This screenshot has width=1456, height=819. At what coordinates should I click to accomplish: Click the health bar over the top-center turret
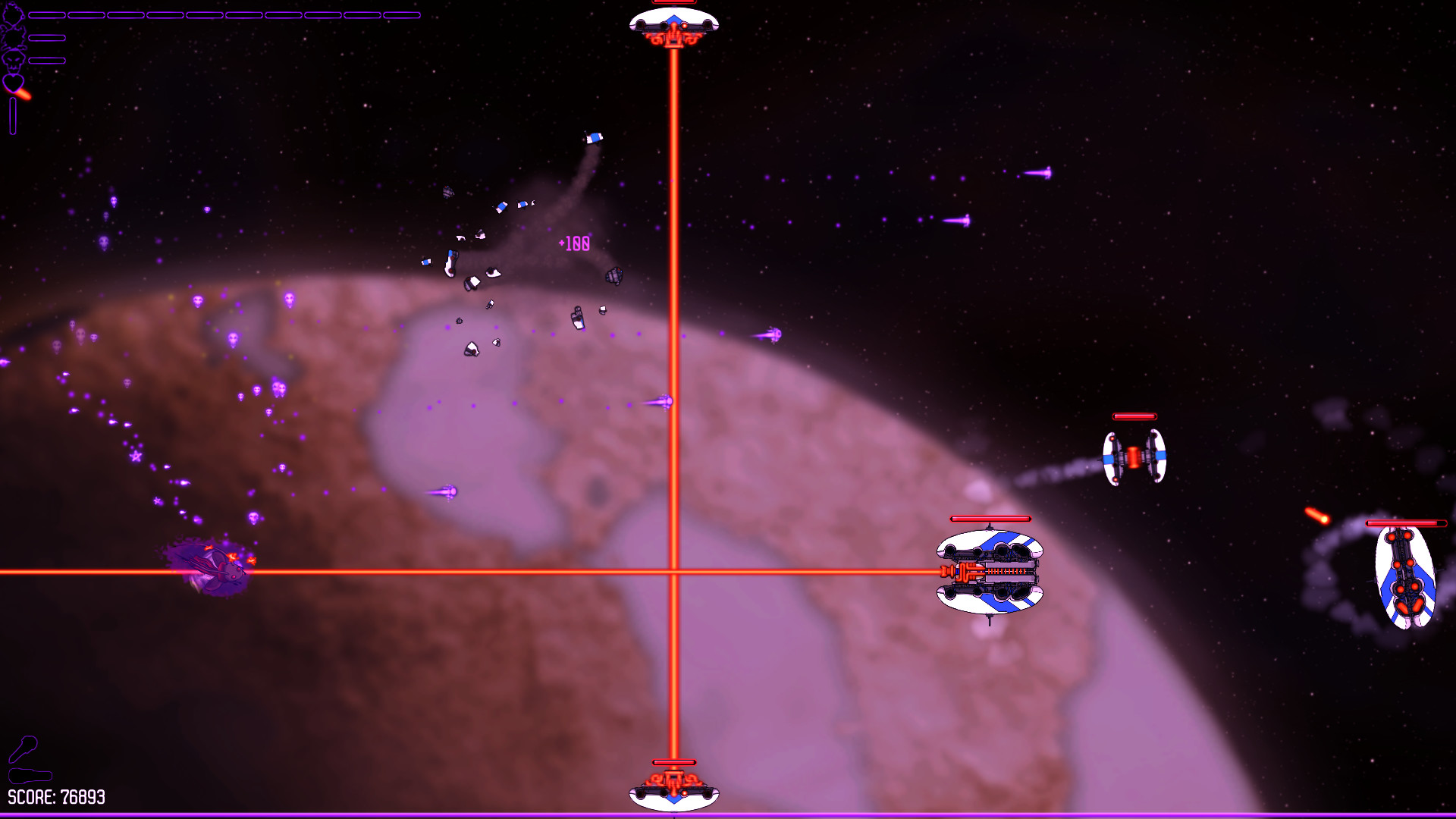pos(673,2)
